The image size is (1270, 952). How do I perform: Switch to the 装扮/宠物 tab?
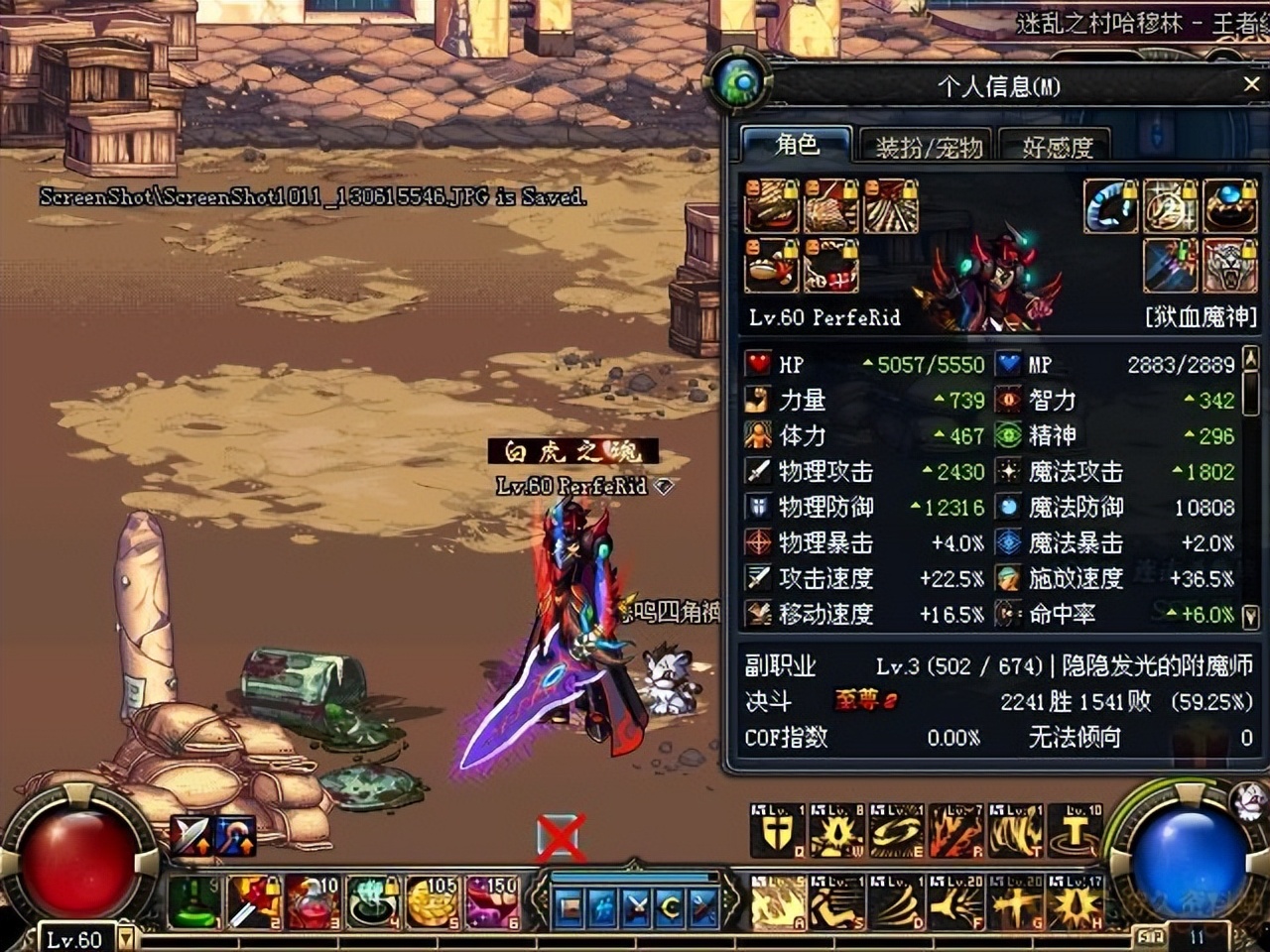928,147
